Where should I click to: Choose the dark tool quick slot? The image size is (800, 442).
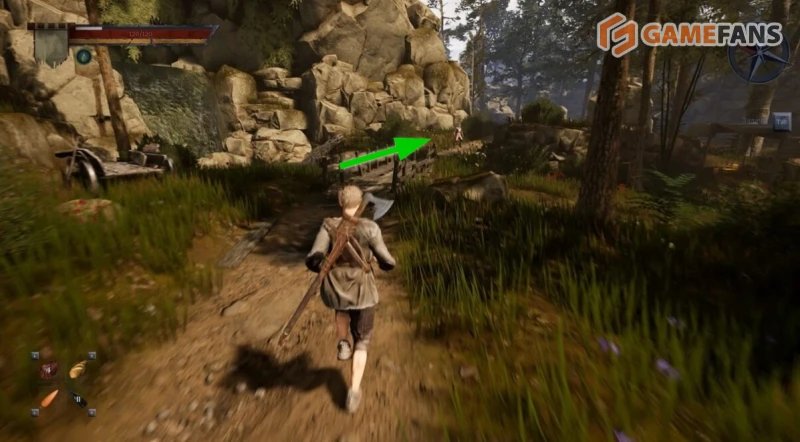pyautogui.click(x=78, y=400)
